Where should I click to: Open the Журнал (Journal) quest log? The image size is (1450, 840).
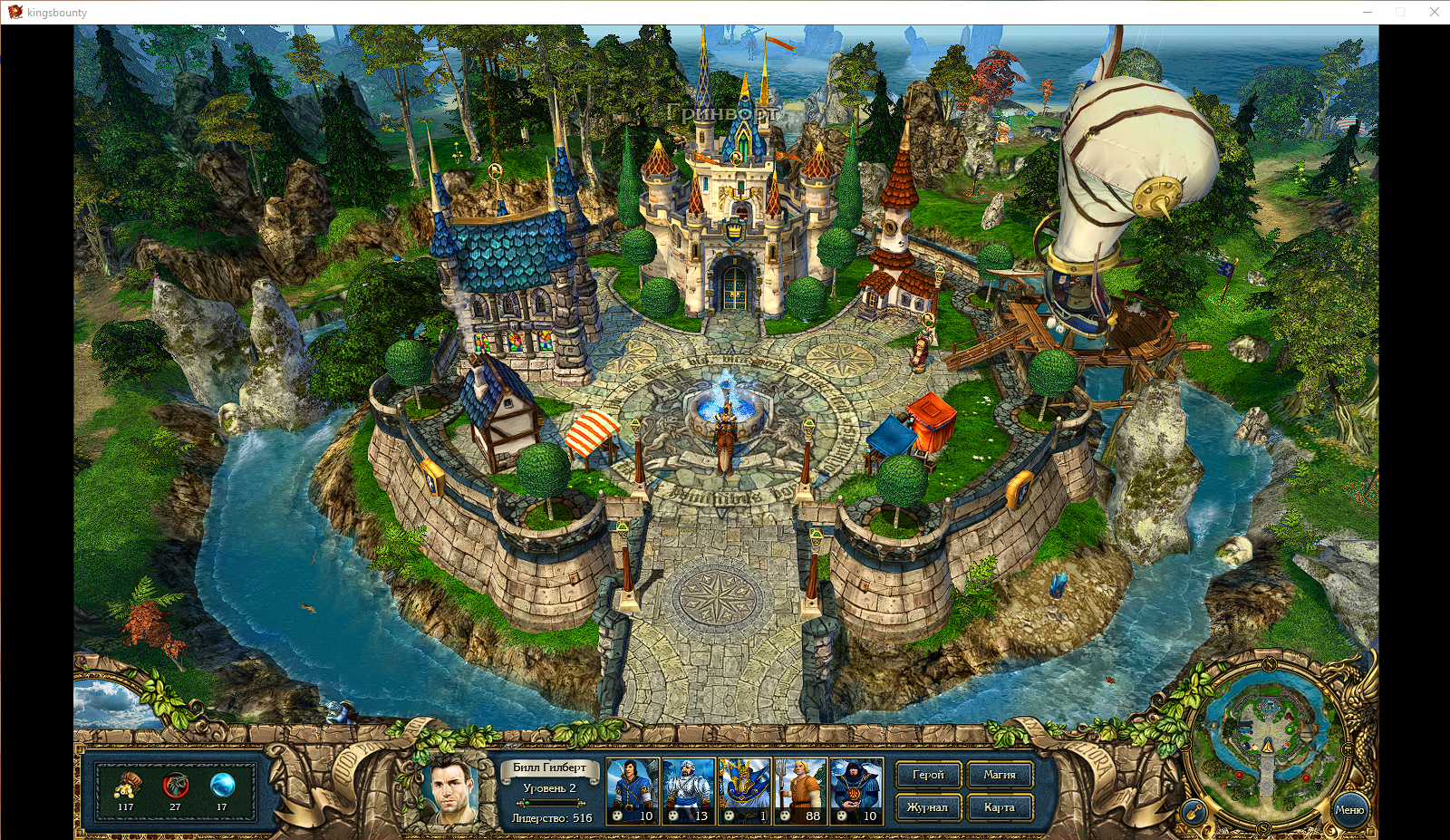point(928,806)
